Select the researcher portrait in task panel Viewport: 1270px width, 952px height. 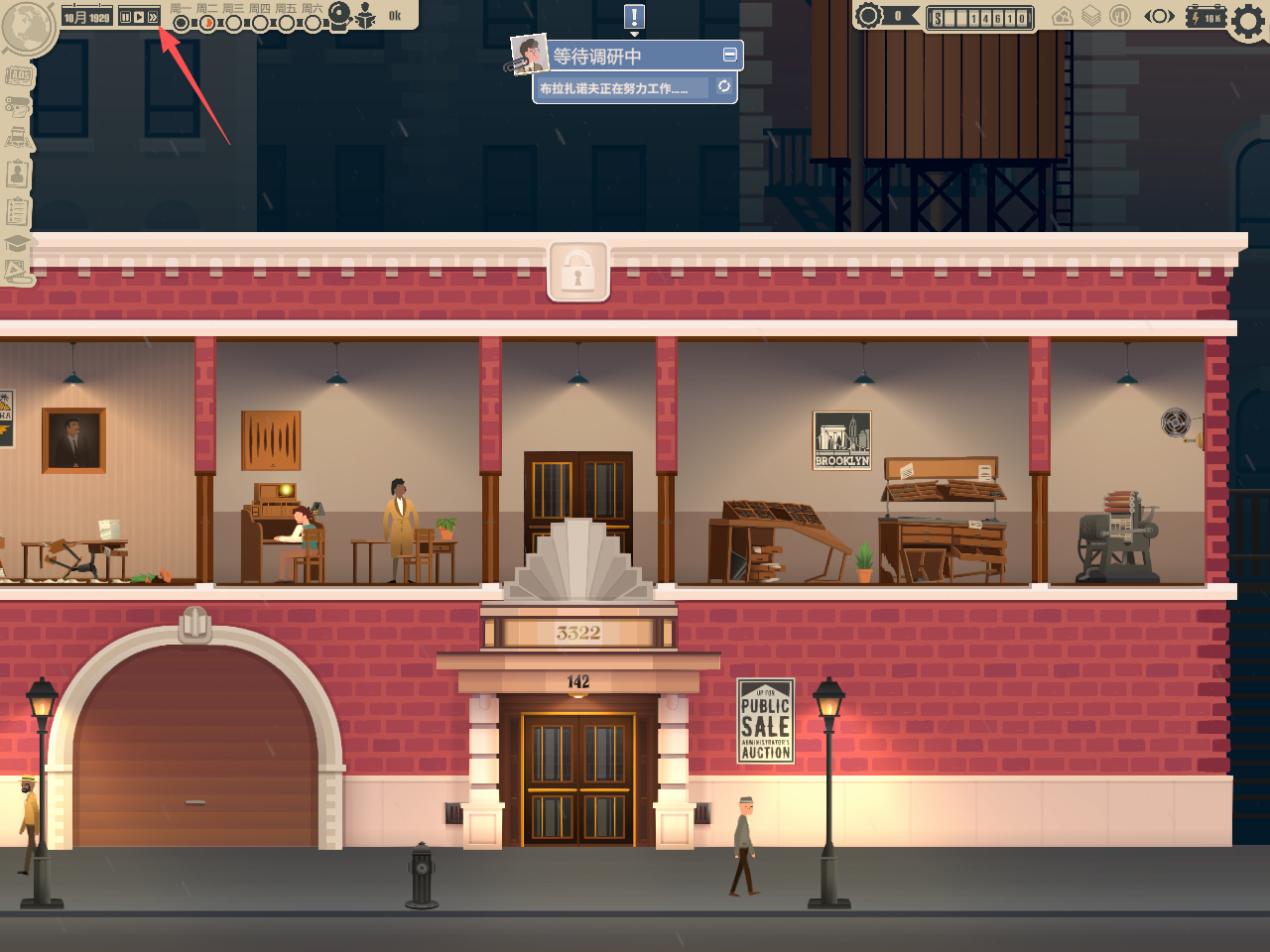pos(529,55)
